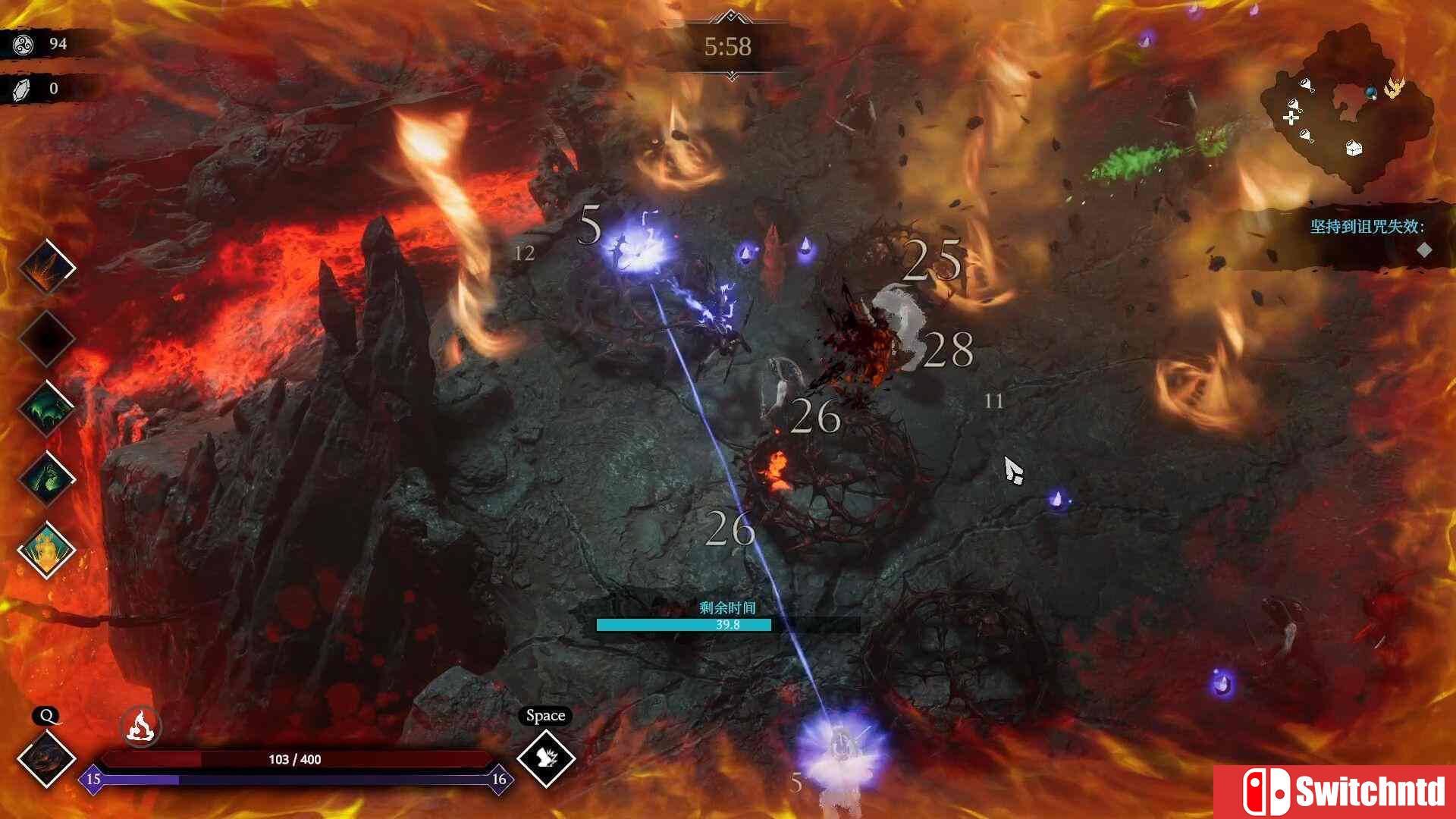Expand the 5:58 countdown timer banner
The width and height of the screenshot is (1456, 819).
[728, 48]
